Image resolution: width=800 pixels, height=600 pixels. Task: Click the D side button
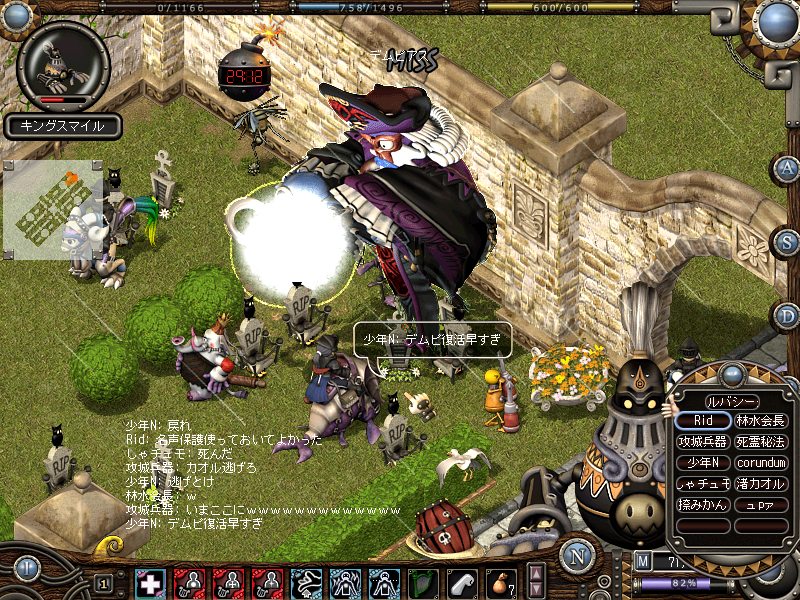787,316
